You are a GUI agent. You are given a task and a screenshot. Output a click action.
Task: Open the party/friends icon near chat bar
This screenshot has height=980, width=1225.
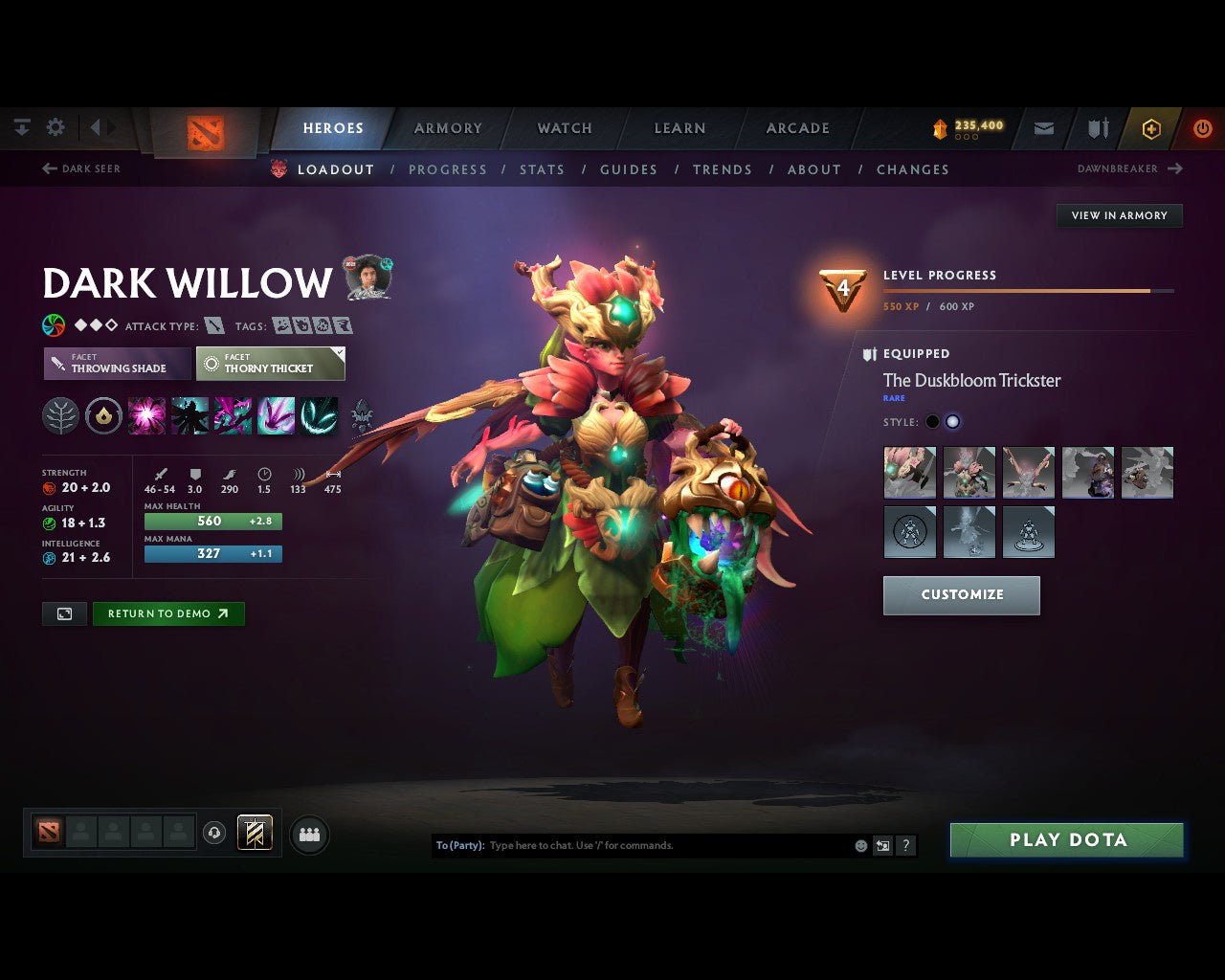[309, 834]
